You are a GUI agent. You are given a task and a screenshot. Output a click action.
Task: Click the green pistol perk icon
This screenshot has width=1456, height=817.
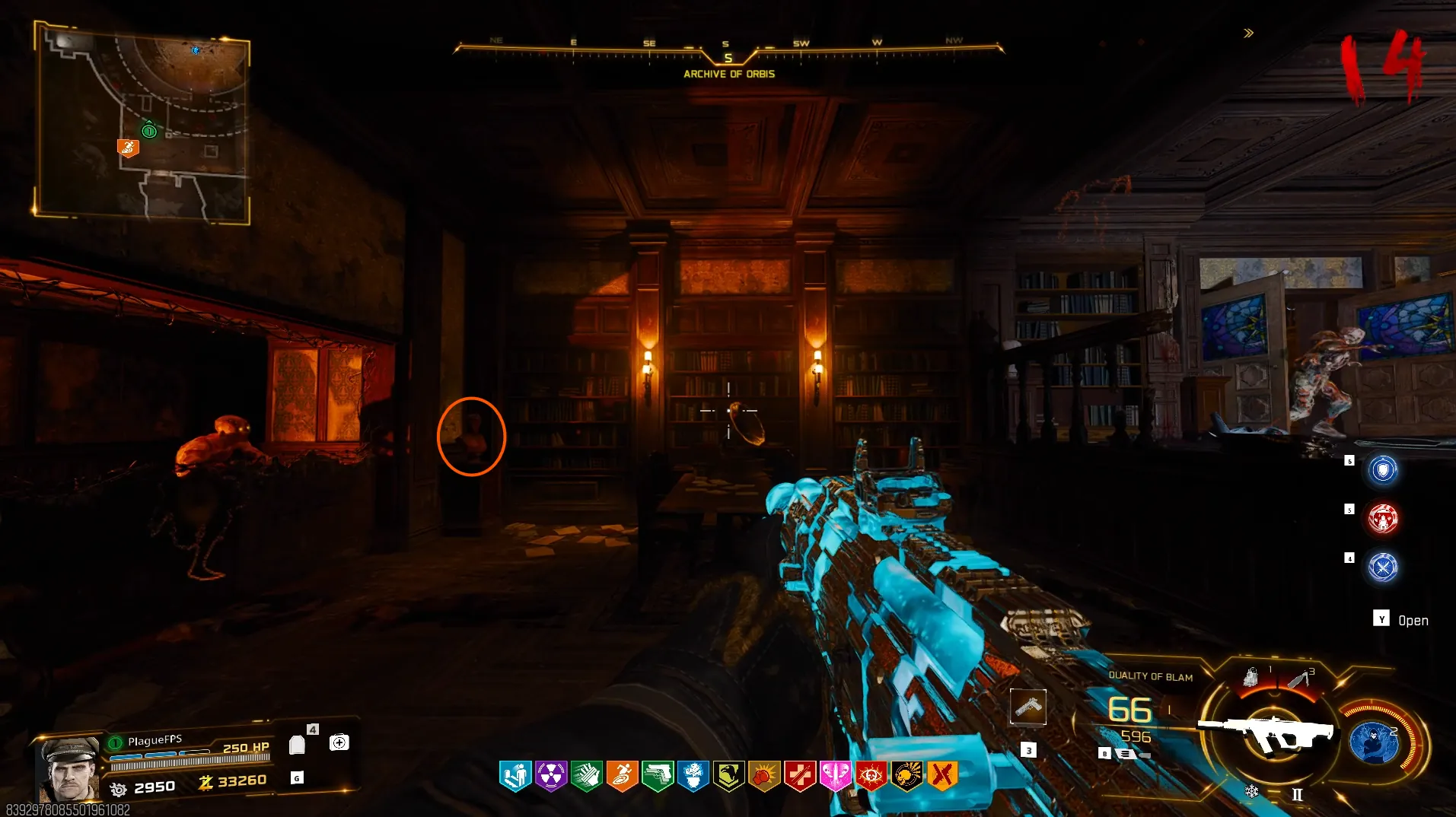[x=658, y=776]
